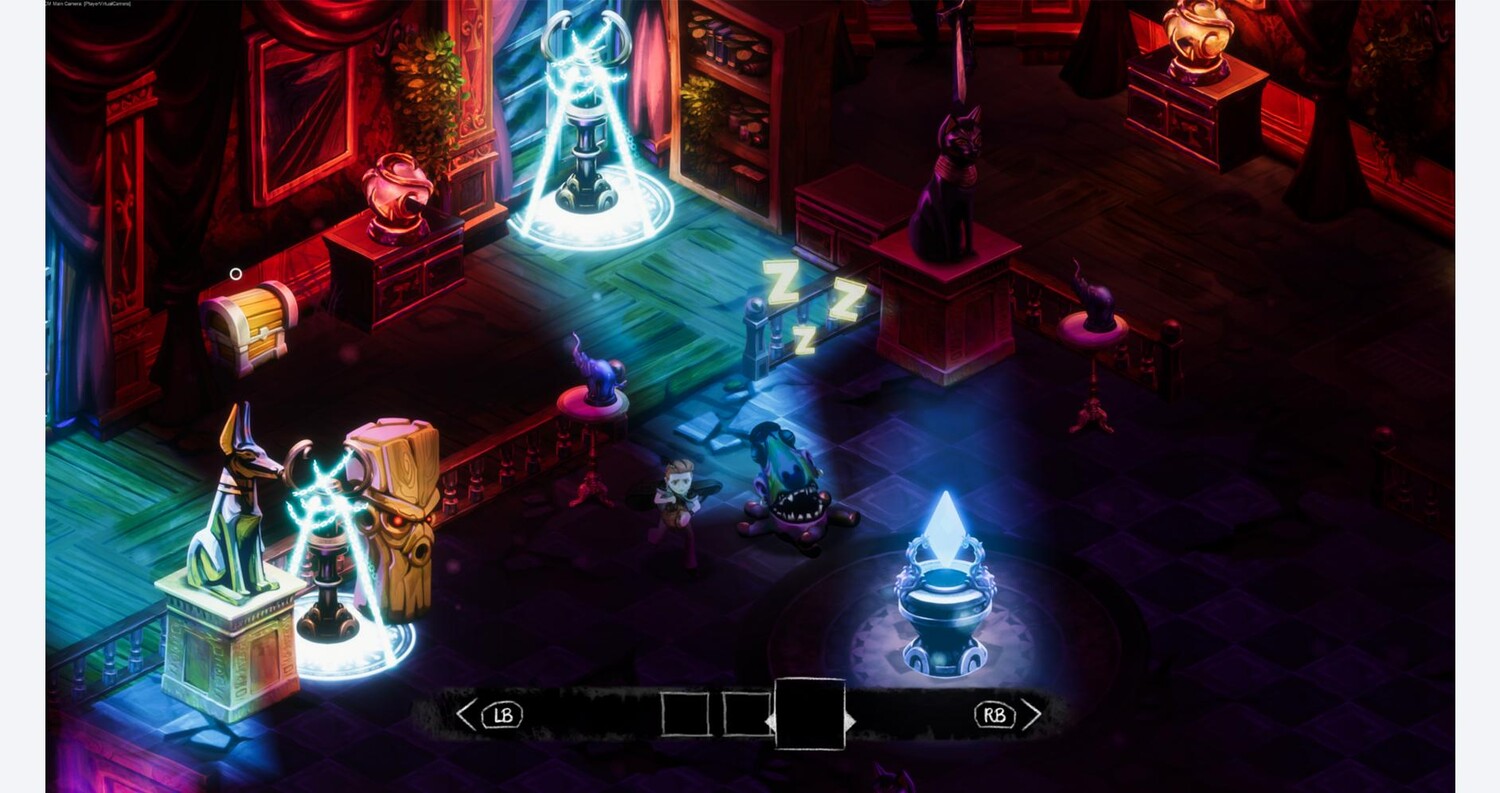Select the enlarged highlighted slot in the item bar
This screenshot has width=1500, height=793.
pos(809,714)
